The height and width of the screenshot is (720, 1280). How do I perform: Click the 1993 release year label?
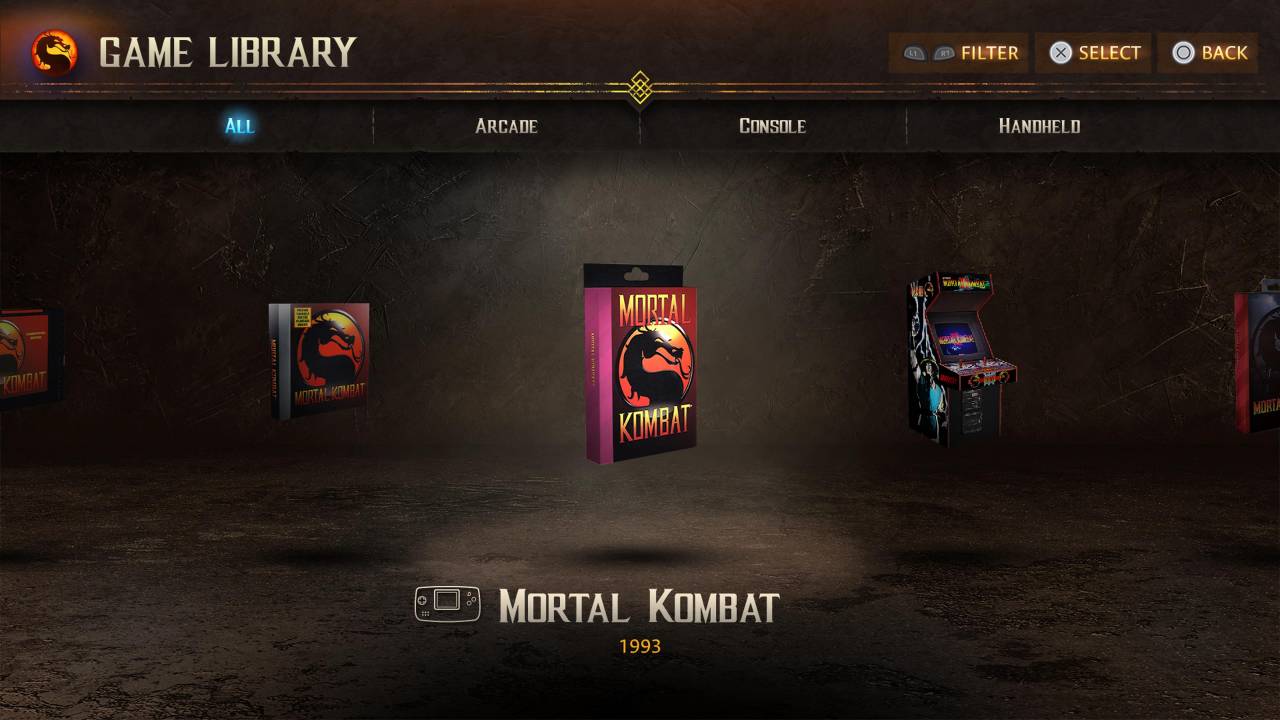click(641, 646)
